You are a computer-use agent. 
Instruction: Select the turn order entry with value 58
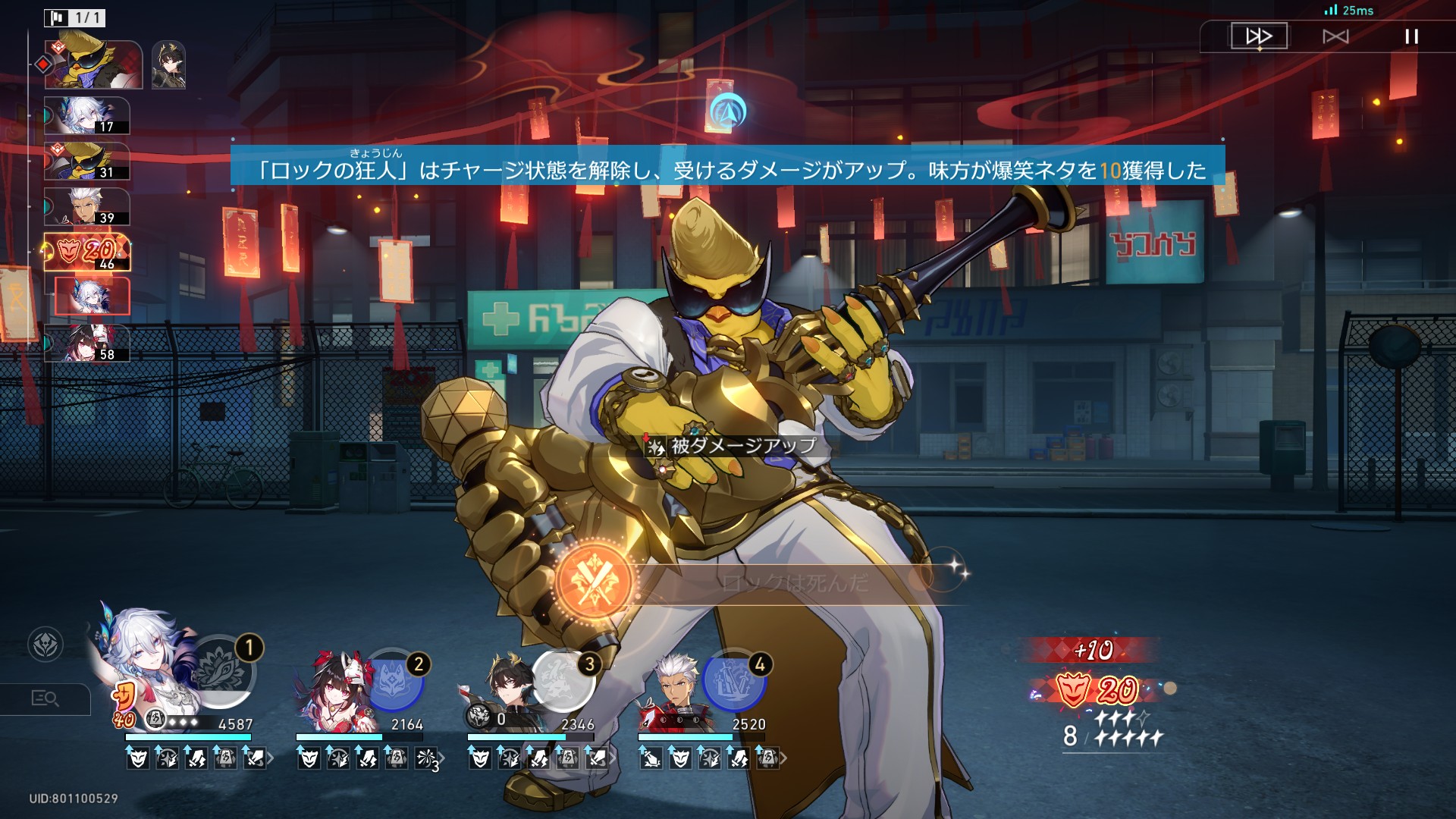(86, 343)
